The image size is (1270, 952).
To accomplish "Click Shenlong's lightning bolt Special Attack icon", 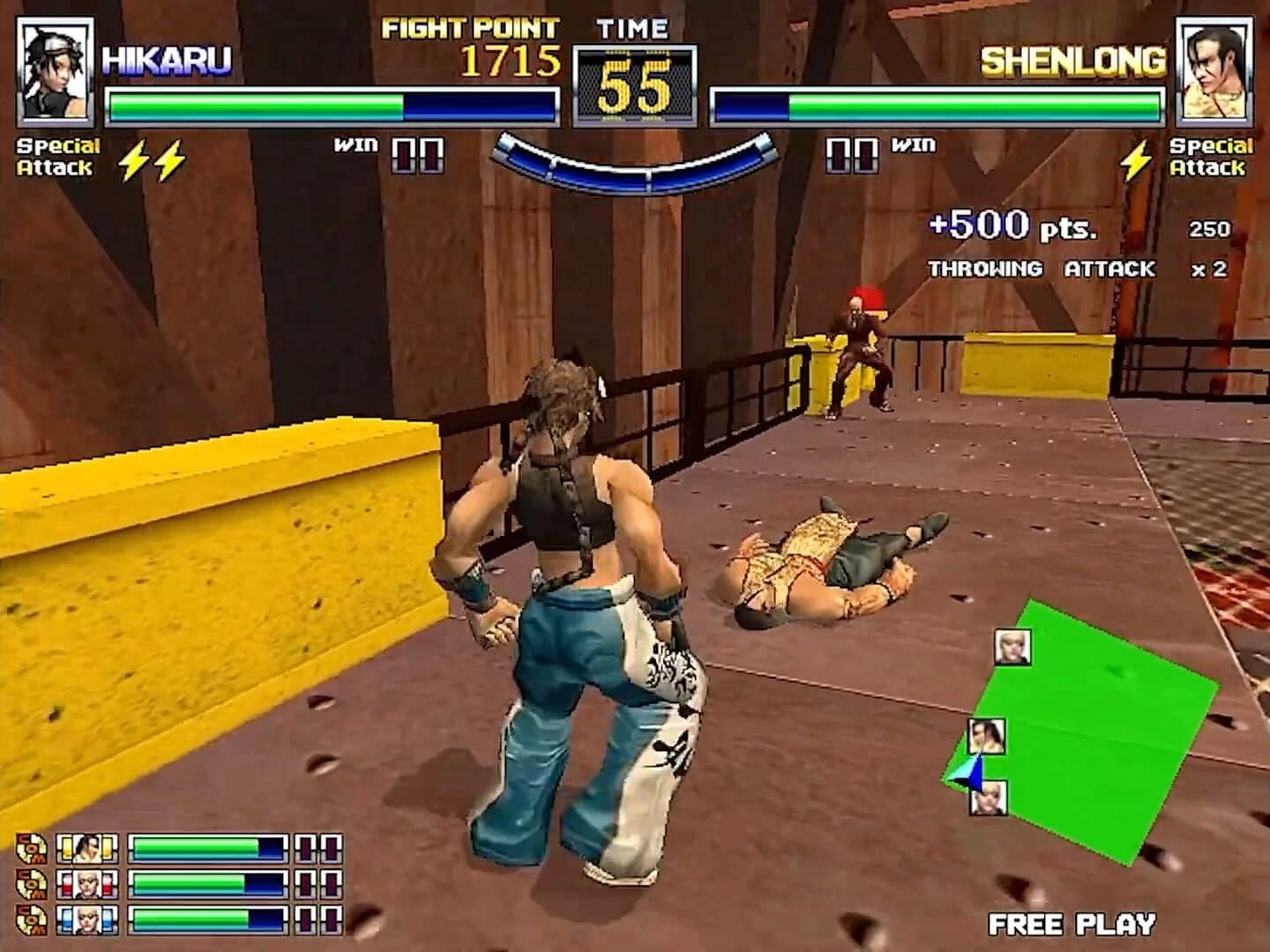I will tap(1134, 159).
